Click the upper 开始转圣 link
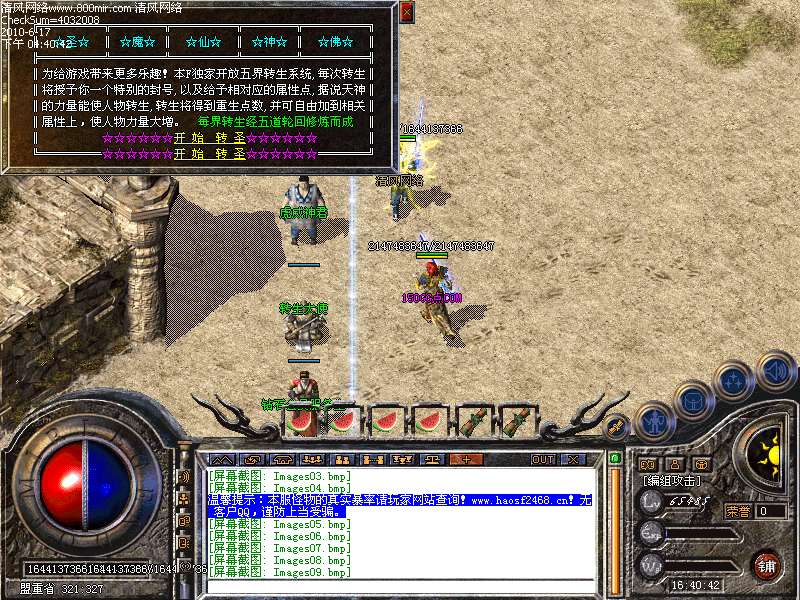Screen dimensions: 800x600 pyautogui.click(x=209, y=138)
